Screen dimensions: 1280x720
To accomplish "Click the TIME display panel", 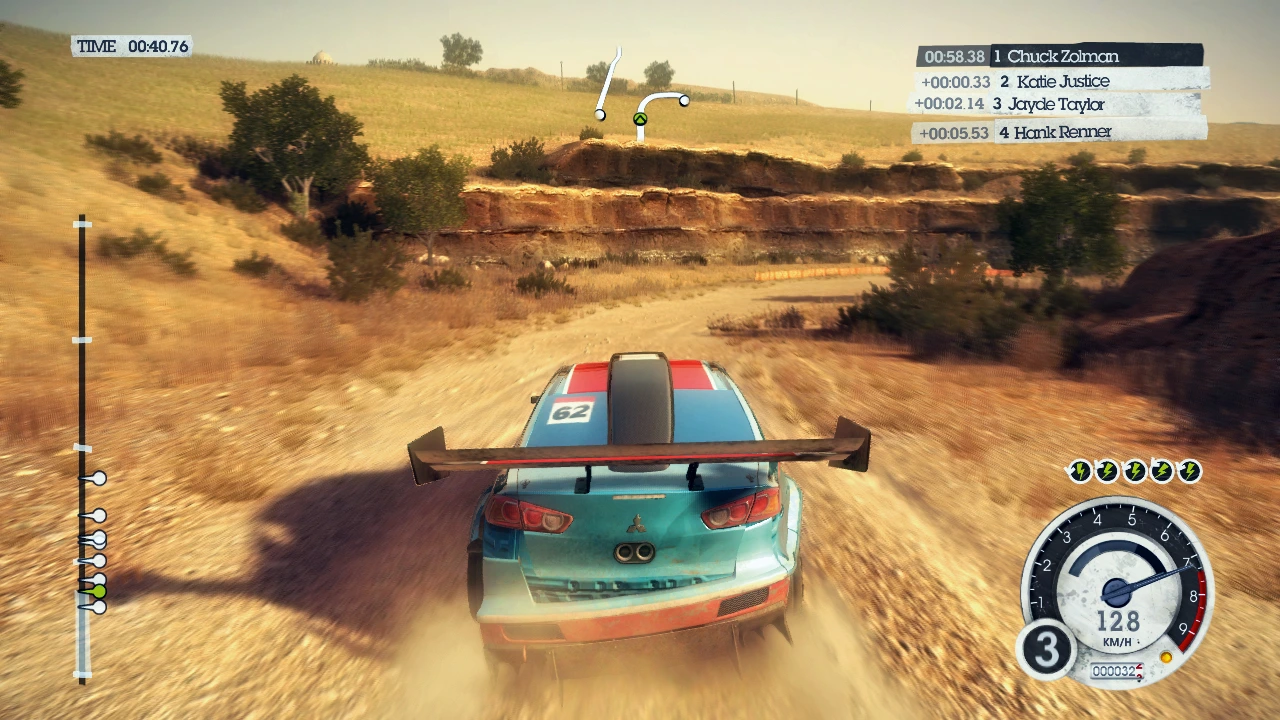I will coord(132,46).
